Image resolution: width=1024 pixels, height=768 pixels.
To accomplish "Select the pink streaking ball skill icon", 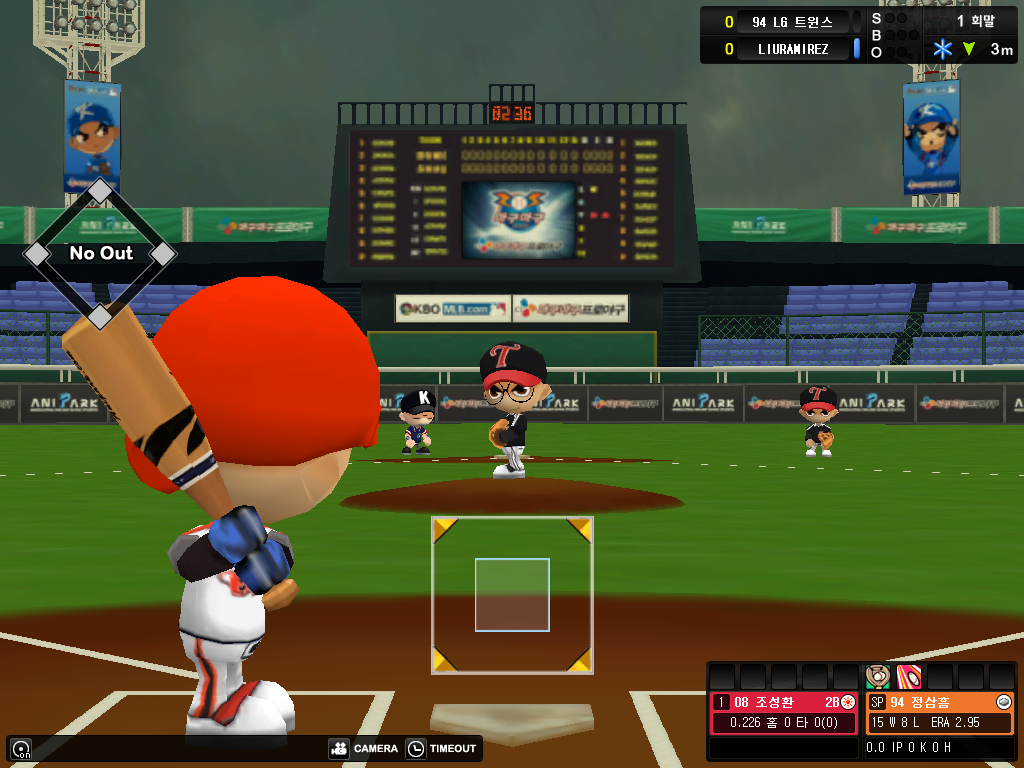I will tap(908, 676).
